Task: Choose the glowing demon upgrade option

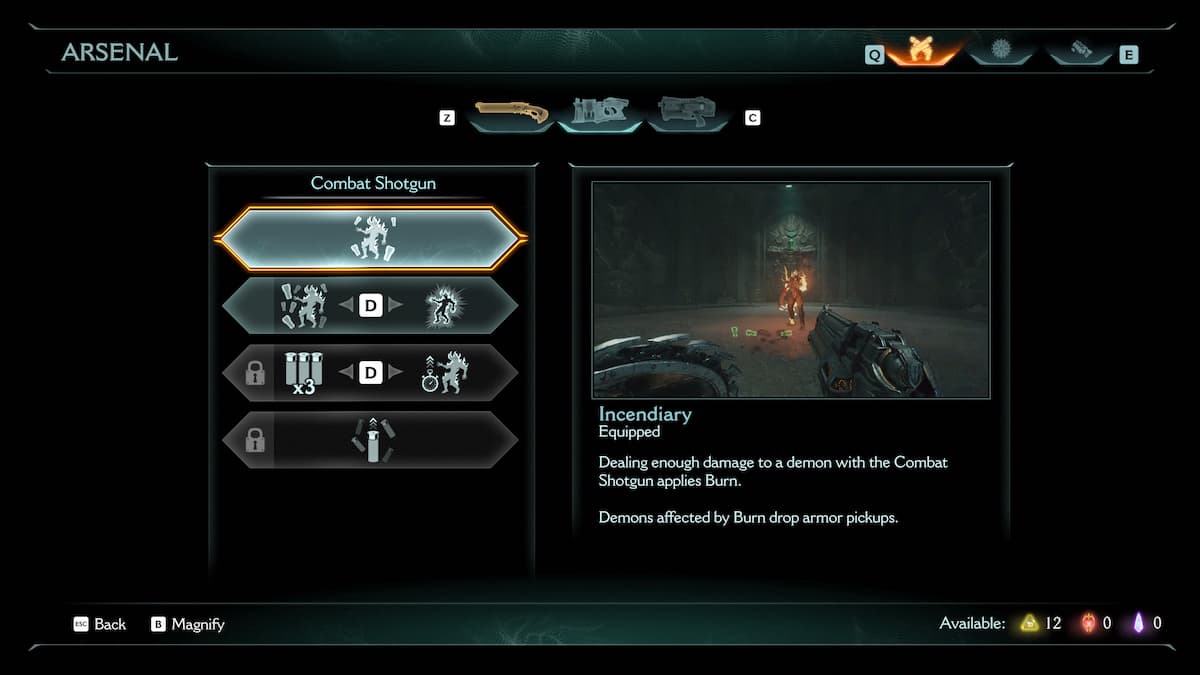Action: pyautogui.click(x=441, y=305)
